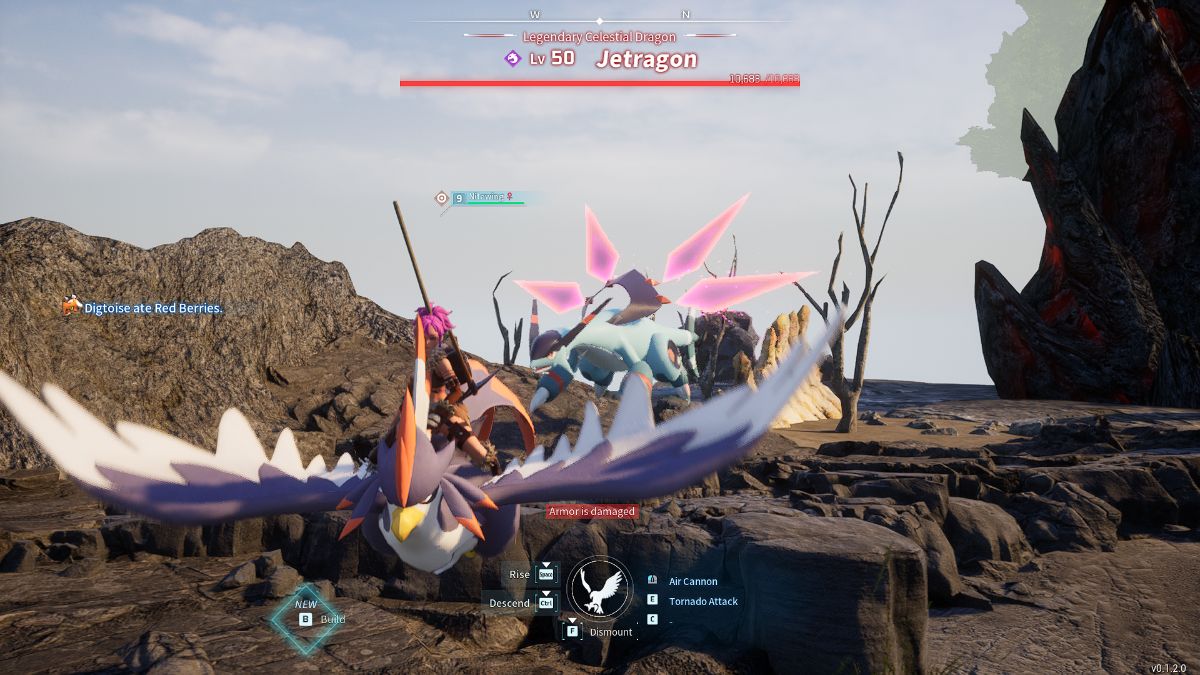Click the Digtoise ate Red Berries notification
The width and height of the screenshot is (1200, 675).
(x=152, y=308)
